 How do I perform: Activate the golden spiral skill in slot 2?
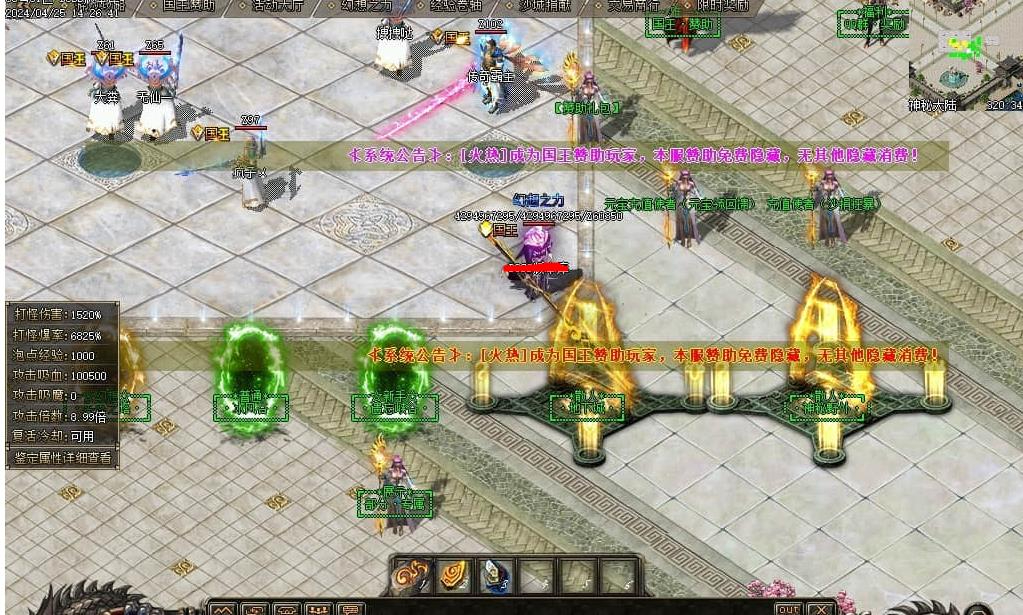point(454,576)
